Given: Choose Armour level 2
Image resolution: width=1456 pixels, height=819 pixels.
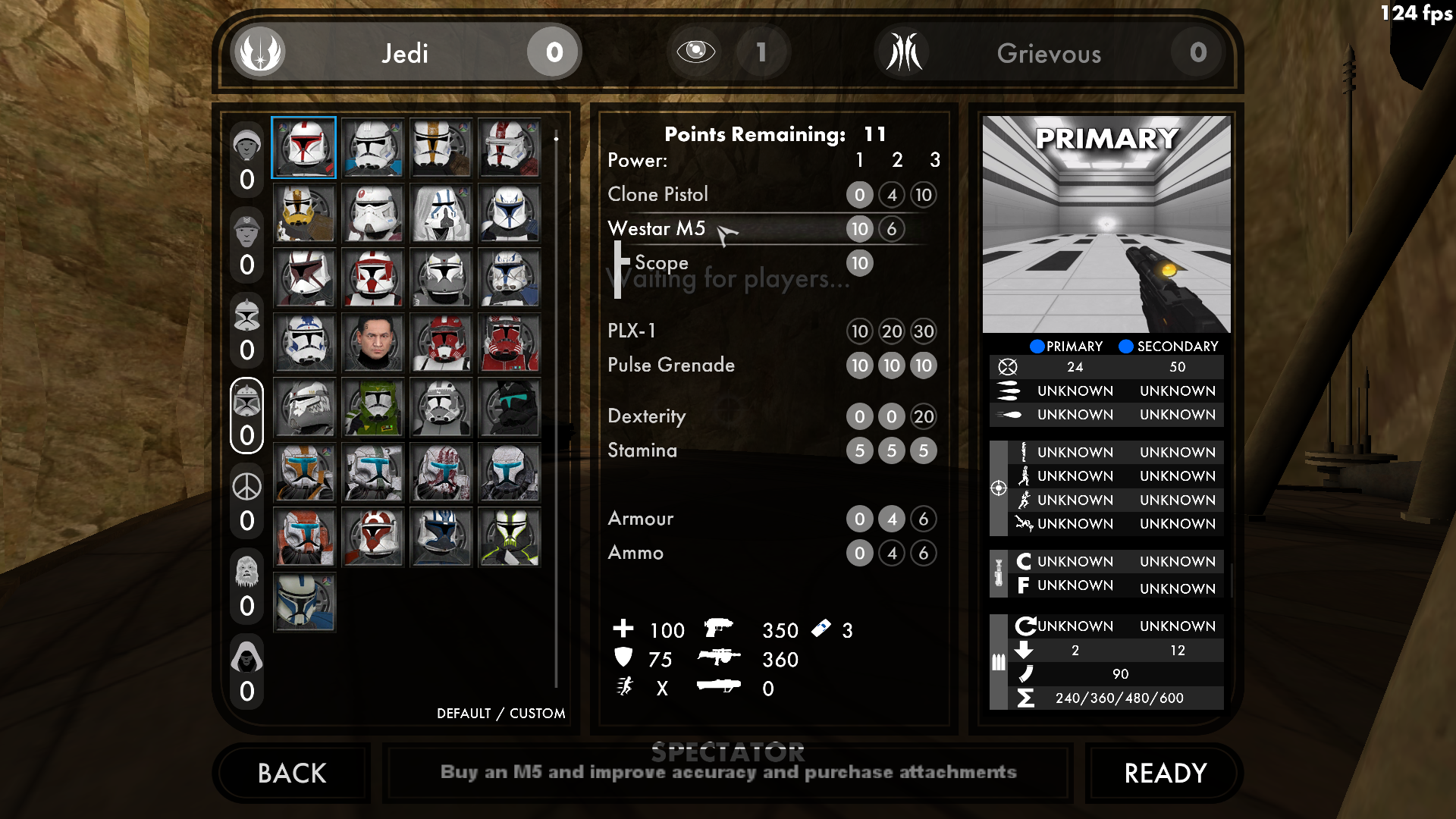Looking at the screenshot, I should 891,519.
